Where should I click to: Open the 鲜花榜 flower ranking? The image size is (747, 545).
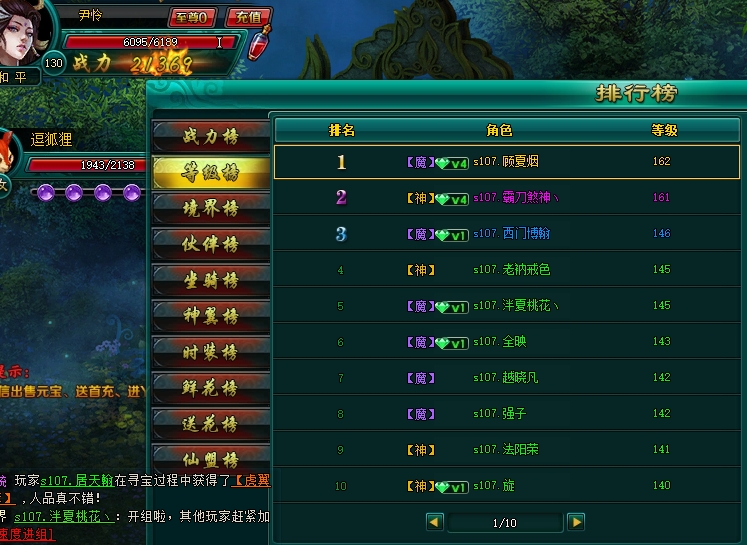pos(210,388)
